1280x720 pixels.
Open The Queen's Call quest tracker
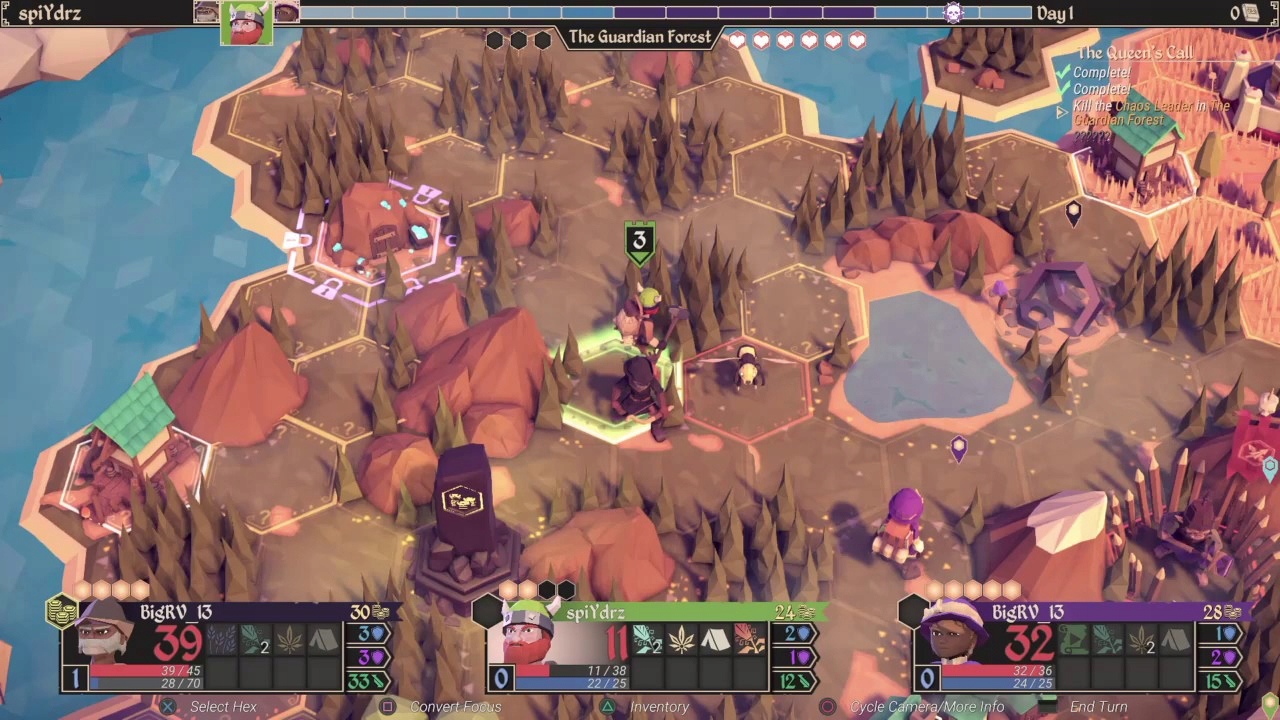click(1134, 53)
